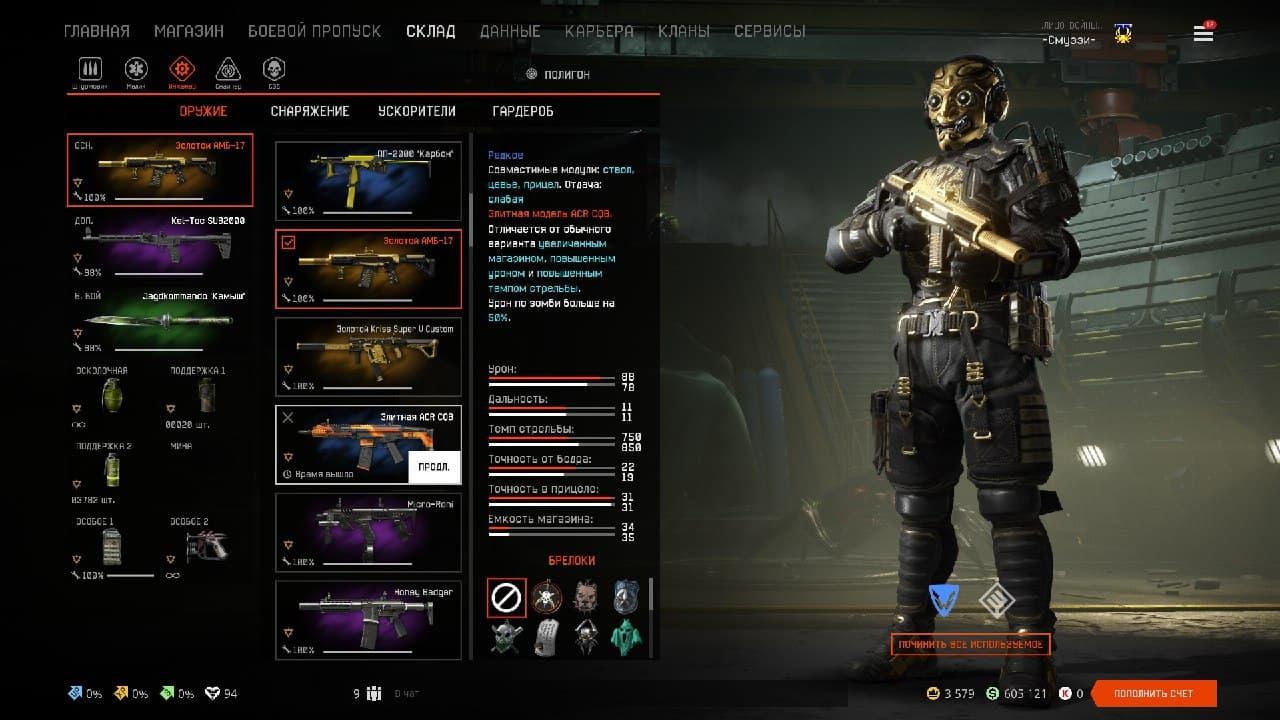
Task: Extend the Элитная ACR CQB with Продл.
Action: [434, 467]
